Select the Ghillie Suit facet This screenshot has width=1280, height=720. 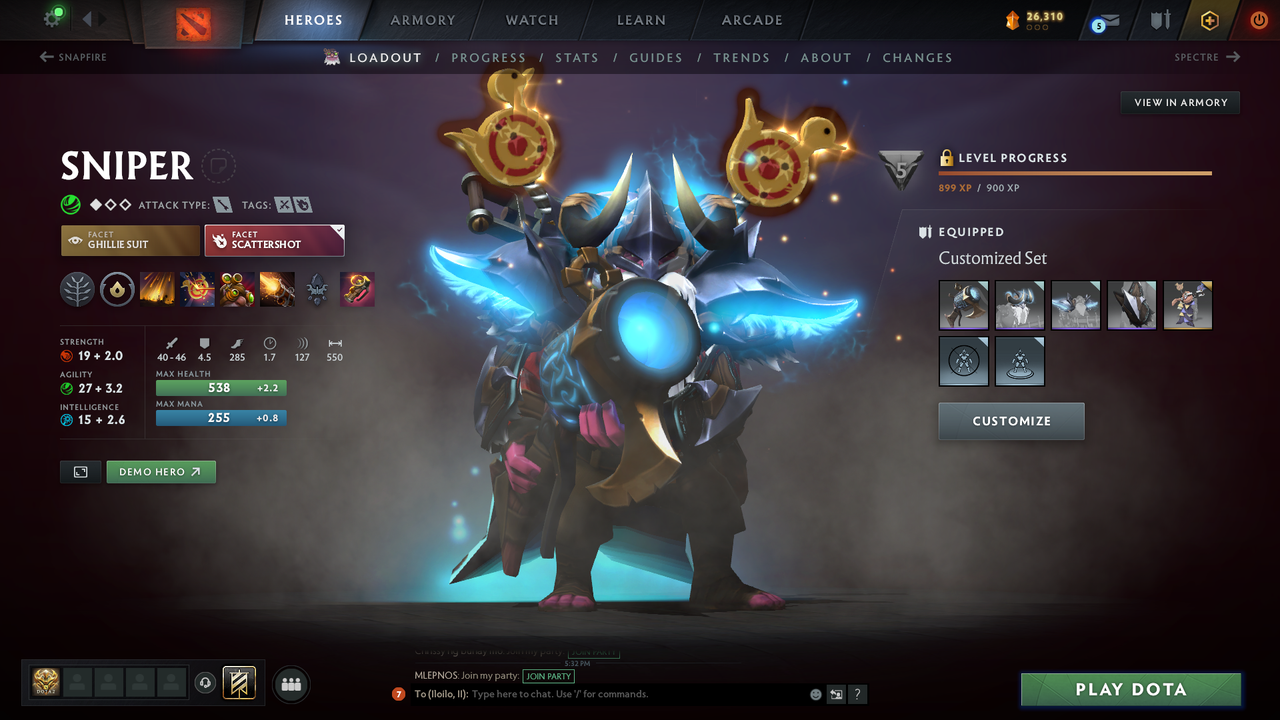129,240
